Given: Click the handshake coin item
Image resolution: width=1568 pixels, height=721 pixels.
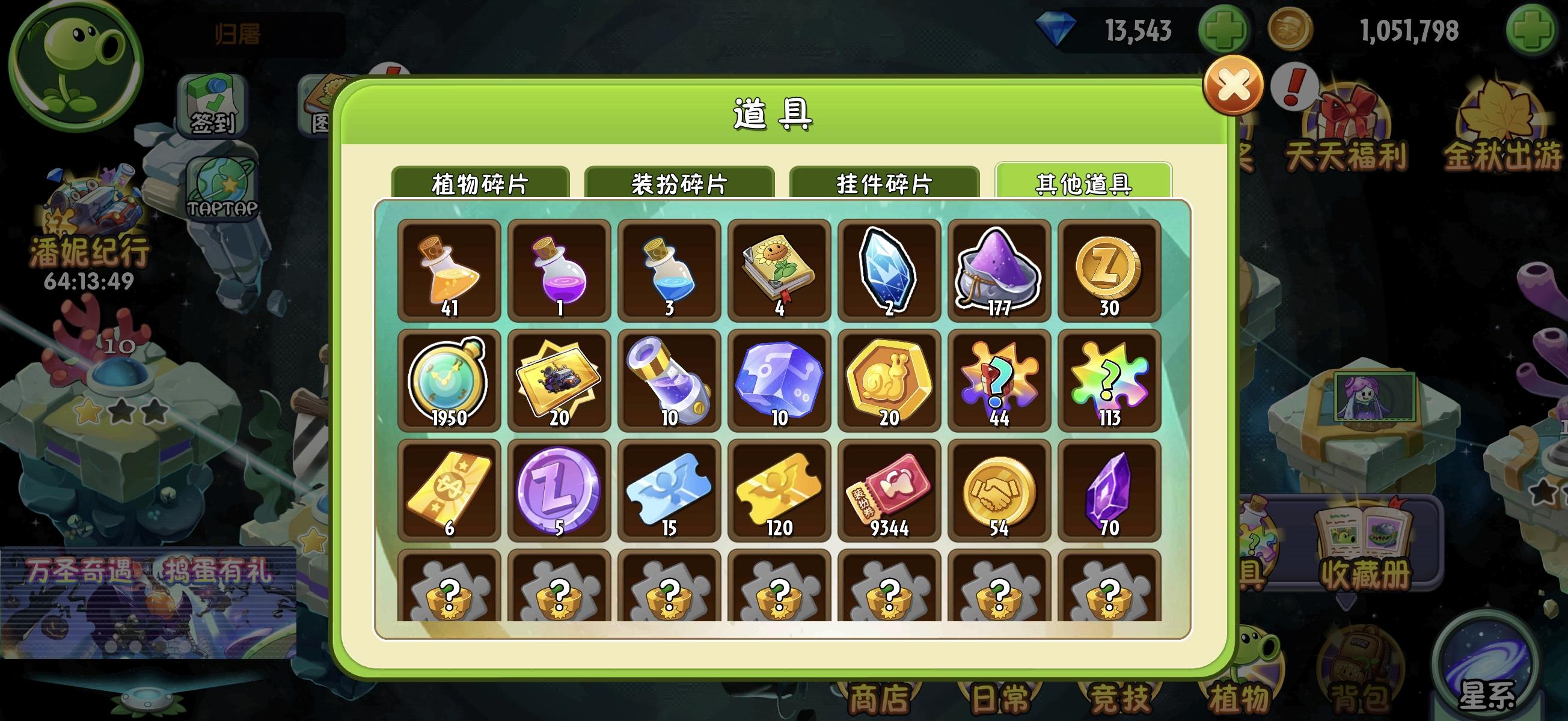Looking at the screenshot, I should tap(998, 490).
